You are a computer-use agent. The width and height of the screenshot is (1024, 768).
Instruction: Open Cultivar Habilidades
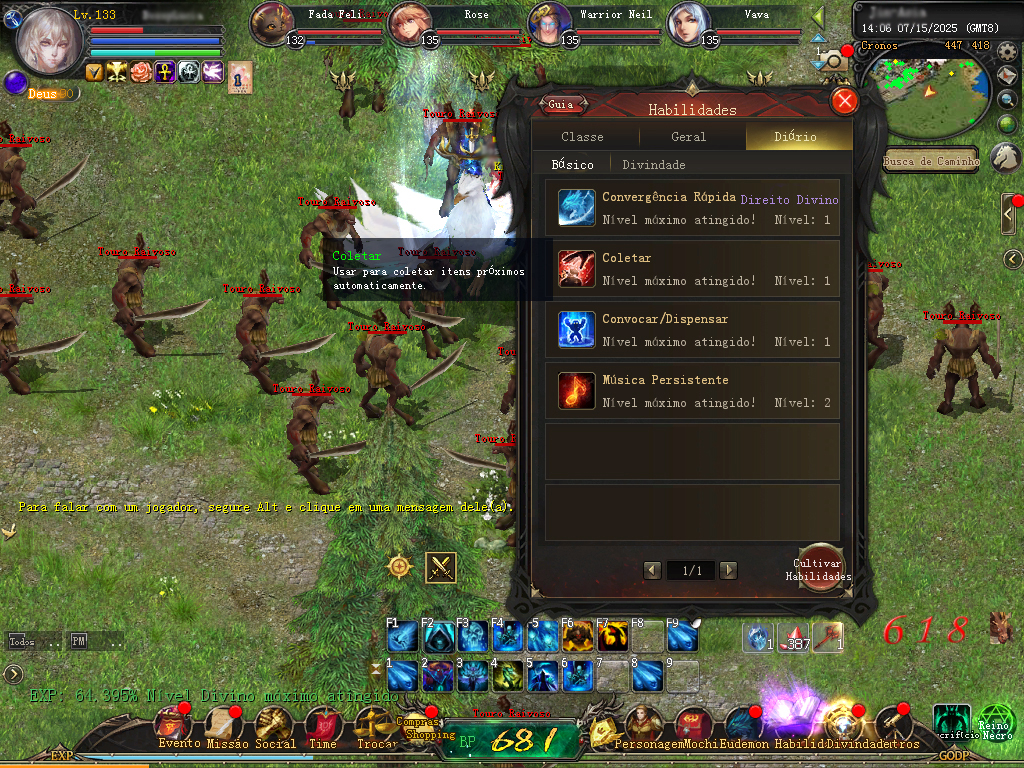(x=820, y=568)
